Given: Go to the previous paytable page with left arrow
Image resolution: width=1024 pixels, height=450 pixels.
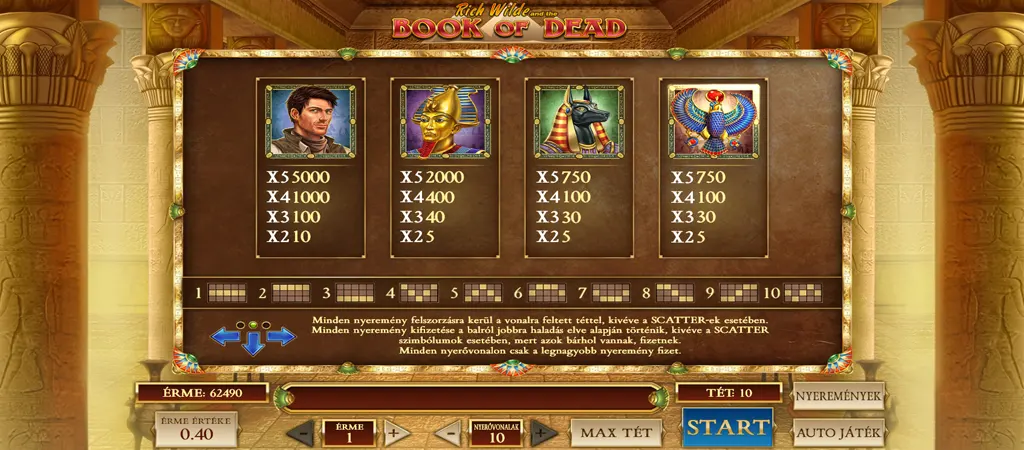Looking at the screenshot, I should (x=224, y=337).
